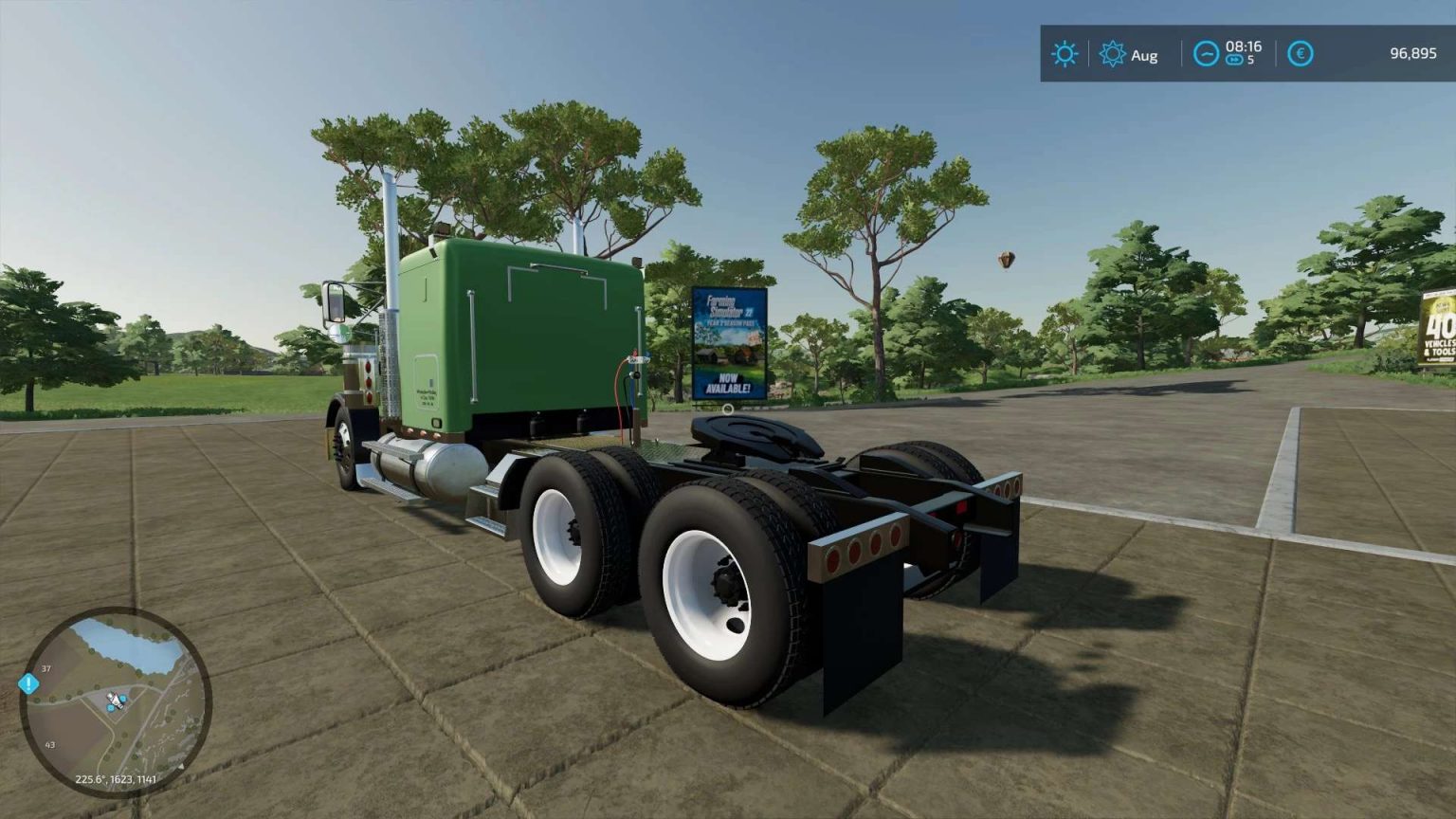This screenshot has width=1456, height=819.
Task: Select the player truck icon on the minimap
Action: pyautogui.click(x=115, y=701)
